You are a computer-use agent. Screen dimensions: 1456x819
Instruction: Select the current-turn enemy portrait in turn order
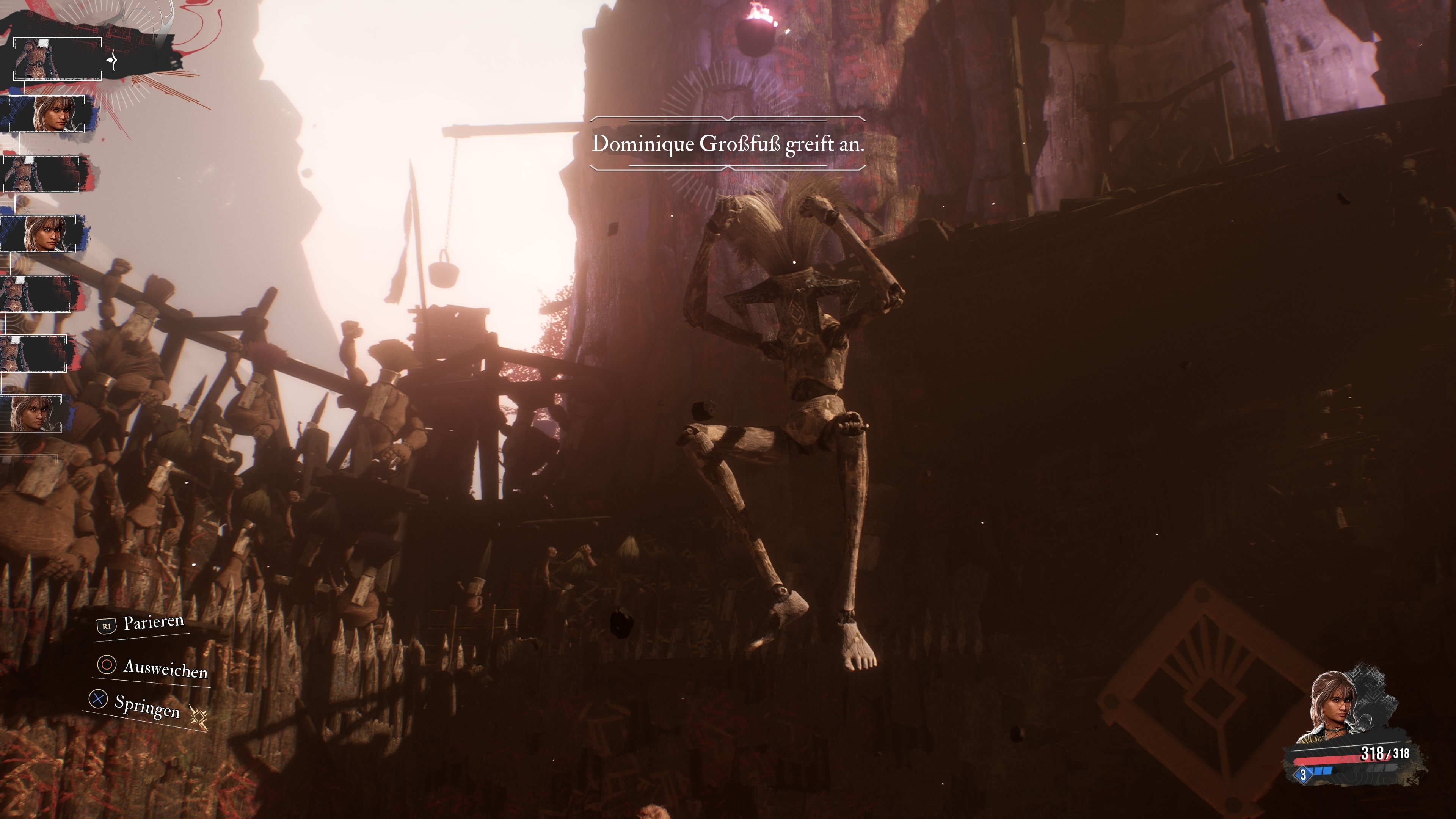pos(57,59)
